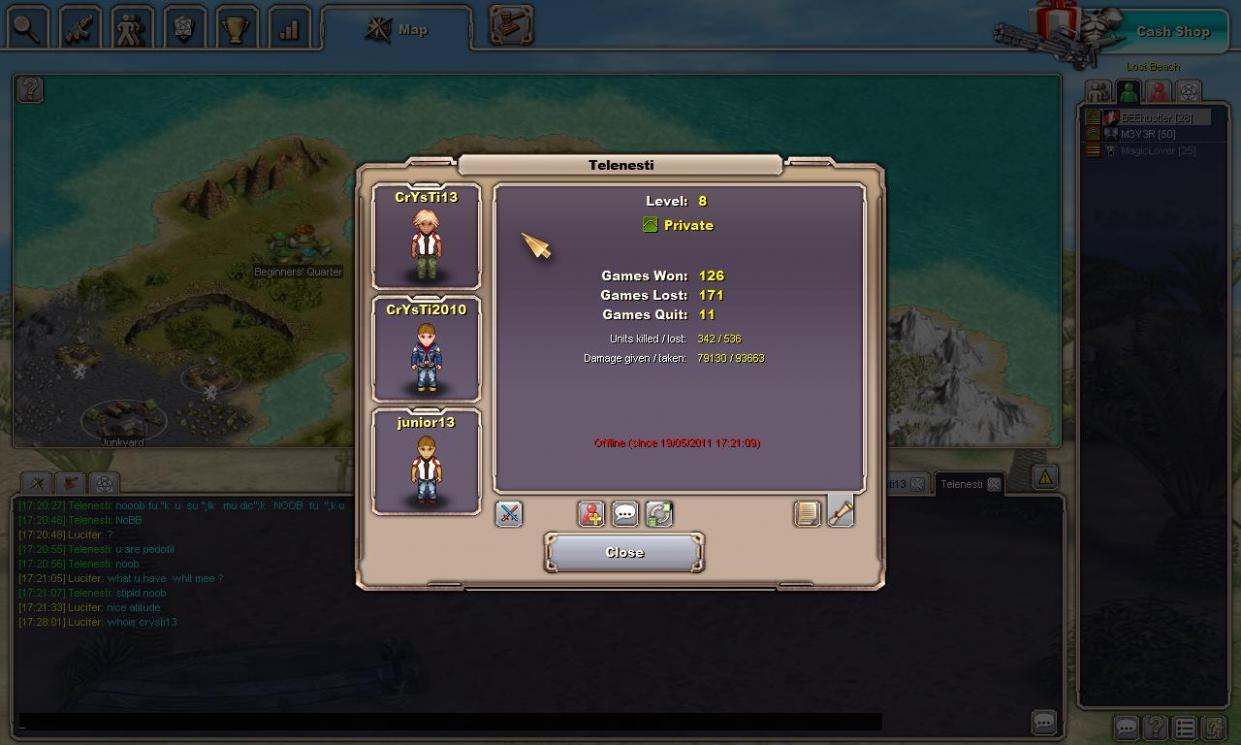
Task: Open the Cash Shop
Action: click(x=1172, y=32)
